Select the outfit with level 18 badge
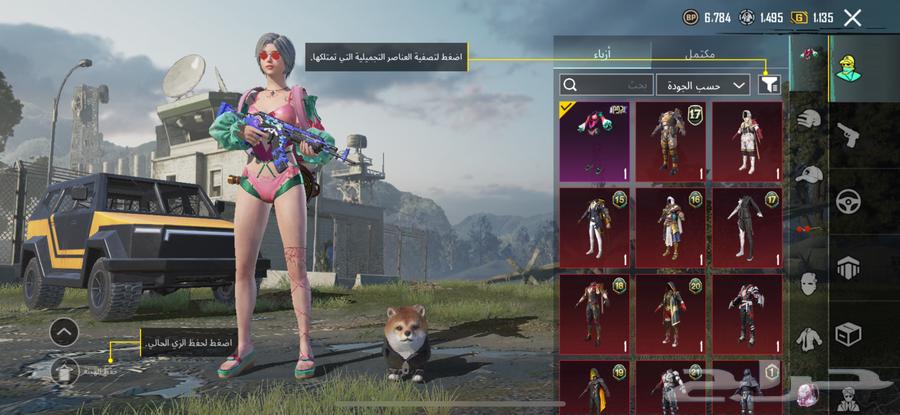The image size is (900, 415). [595, 313]
